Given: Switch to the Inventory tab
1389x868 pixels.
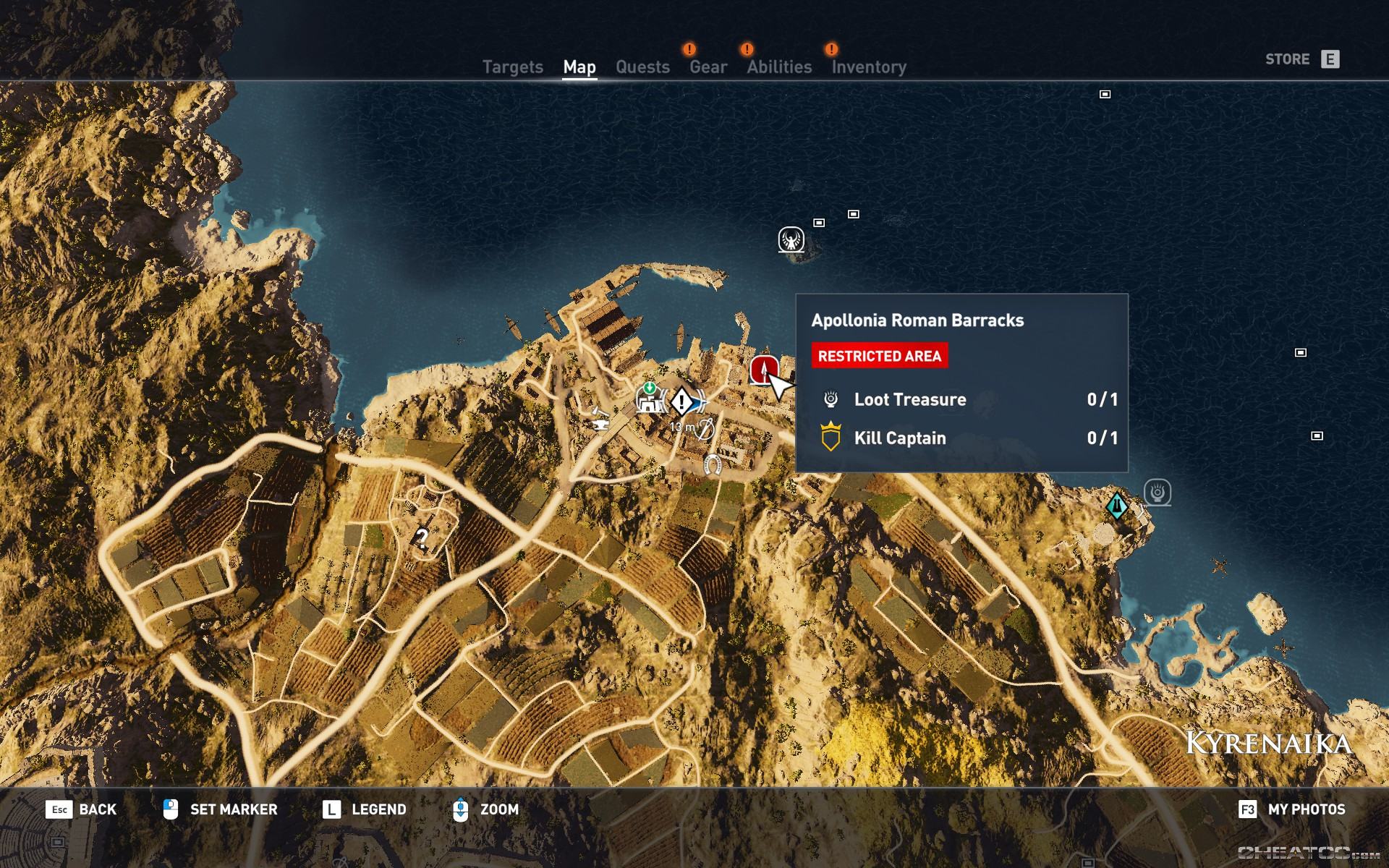Looking at the screenshot, I should coord(869,67).
